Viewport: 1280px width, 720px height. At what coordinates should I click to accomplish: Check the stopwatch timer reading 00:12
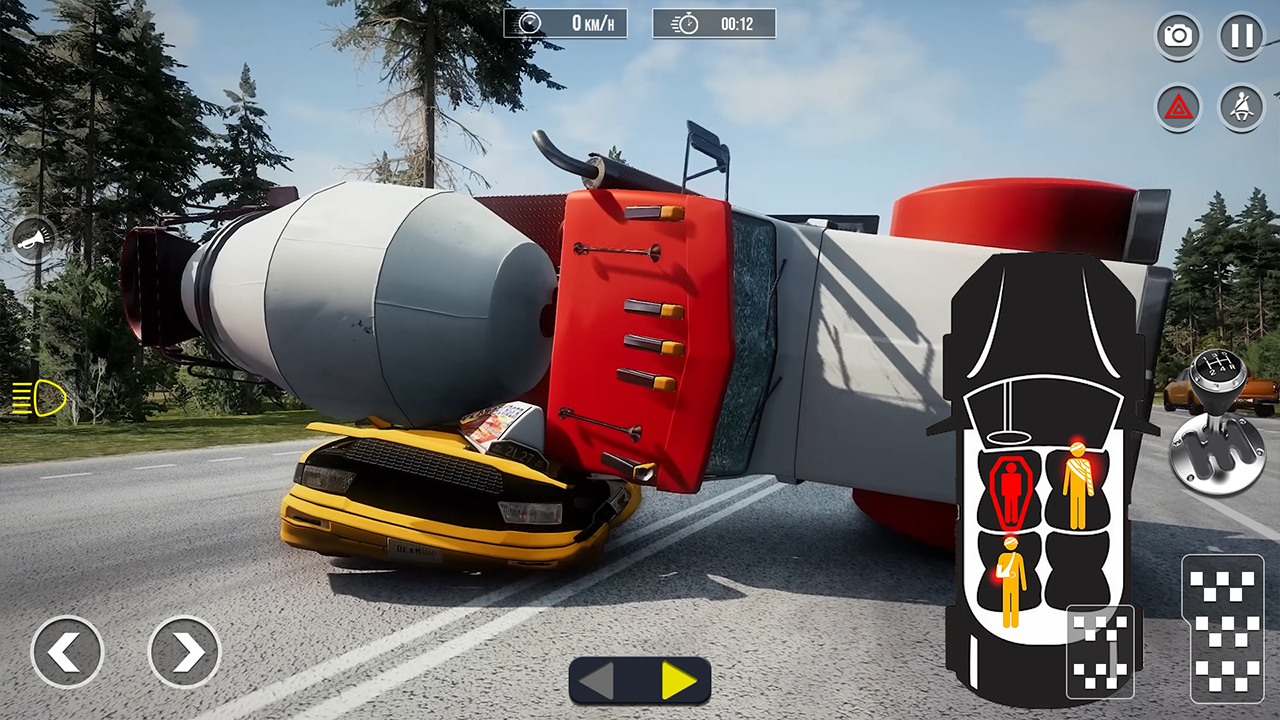[x=714, y=24]
